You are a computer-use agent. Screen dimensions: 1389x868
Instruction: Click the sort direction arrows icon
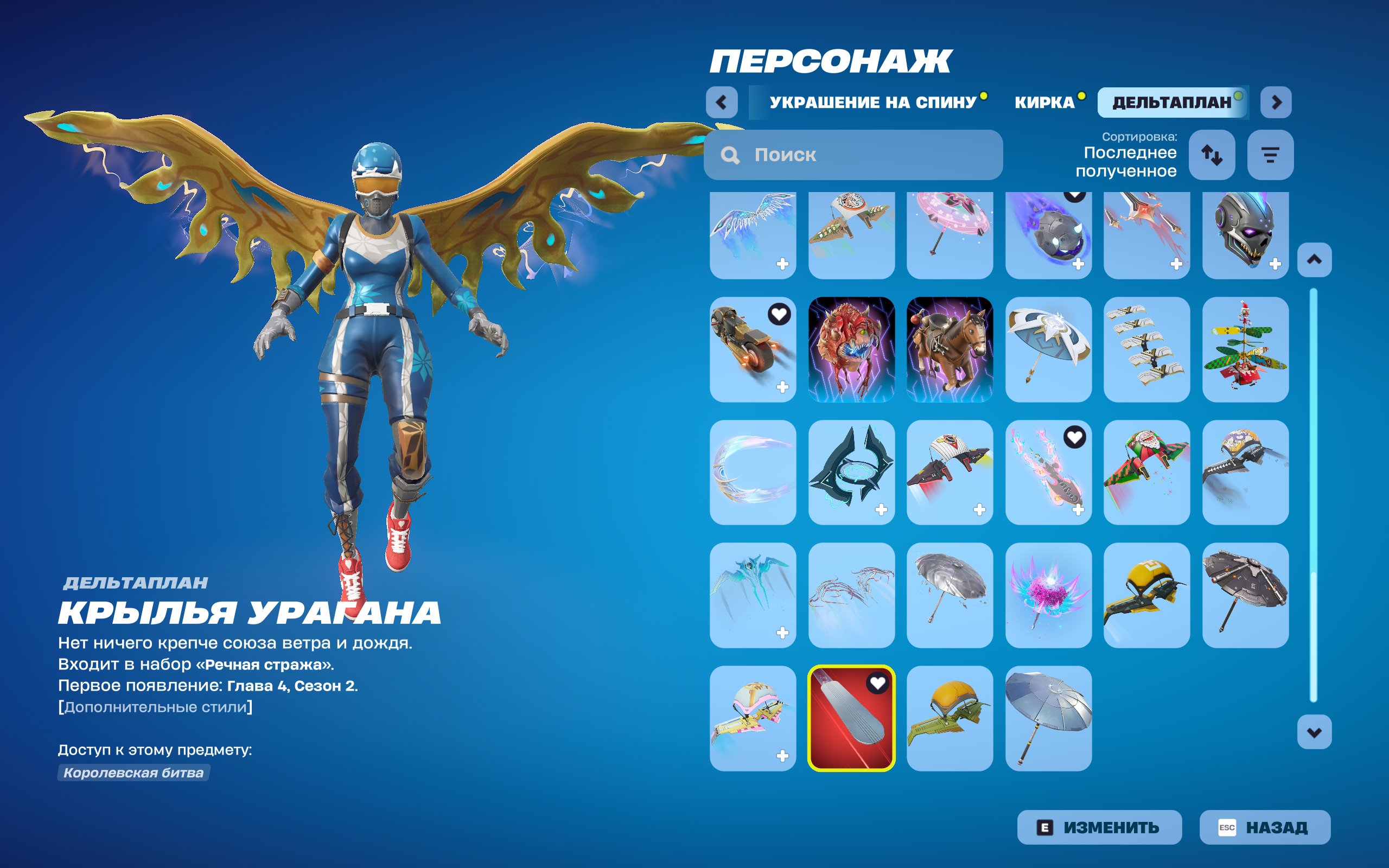(1213, 155)
